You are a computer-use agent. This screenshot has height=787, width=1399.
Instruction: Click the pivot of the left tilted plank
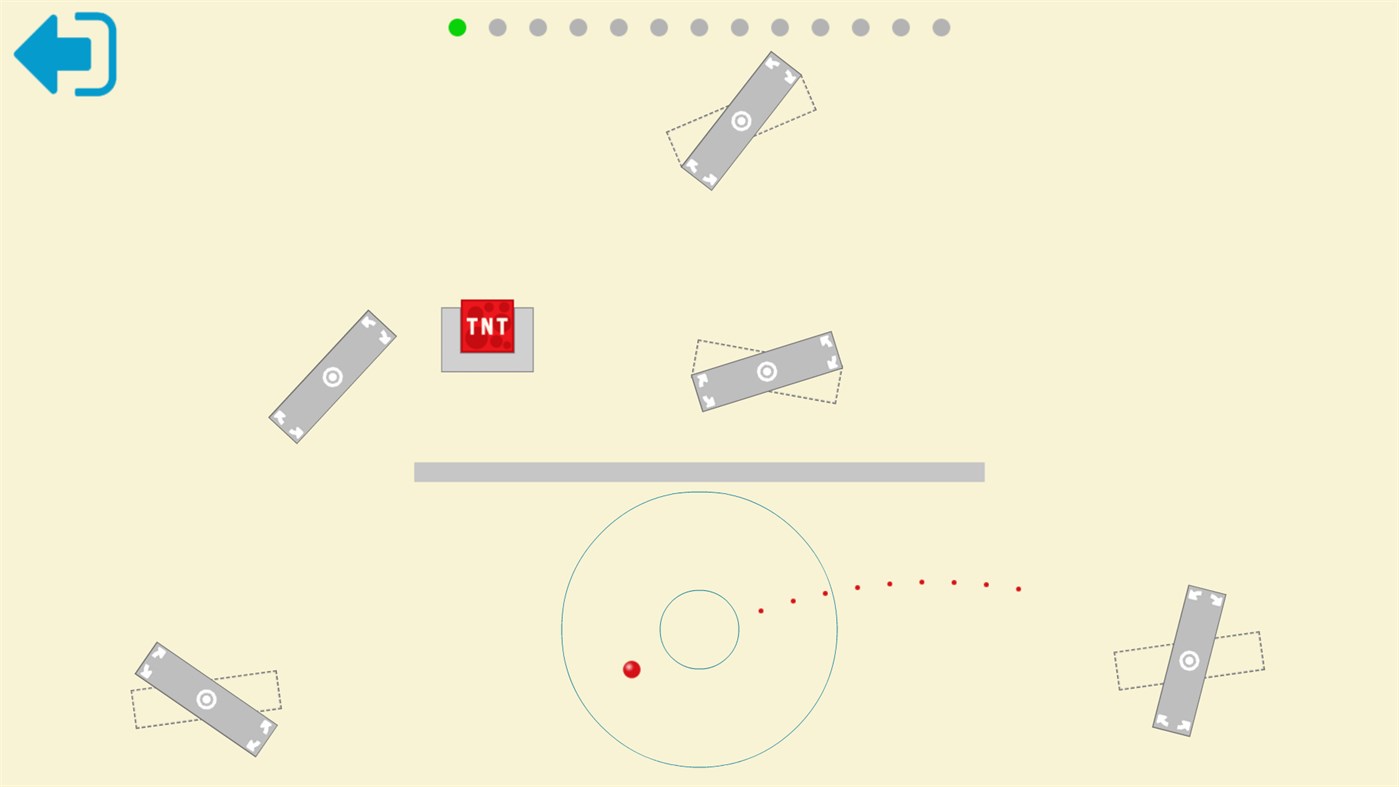pos(332,378)
